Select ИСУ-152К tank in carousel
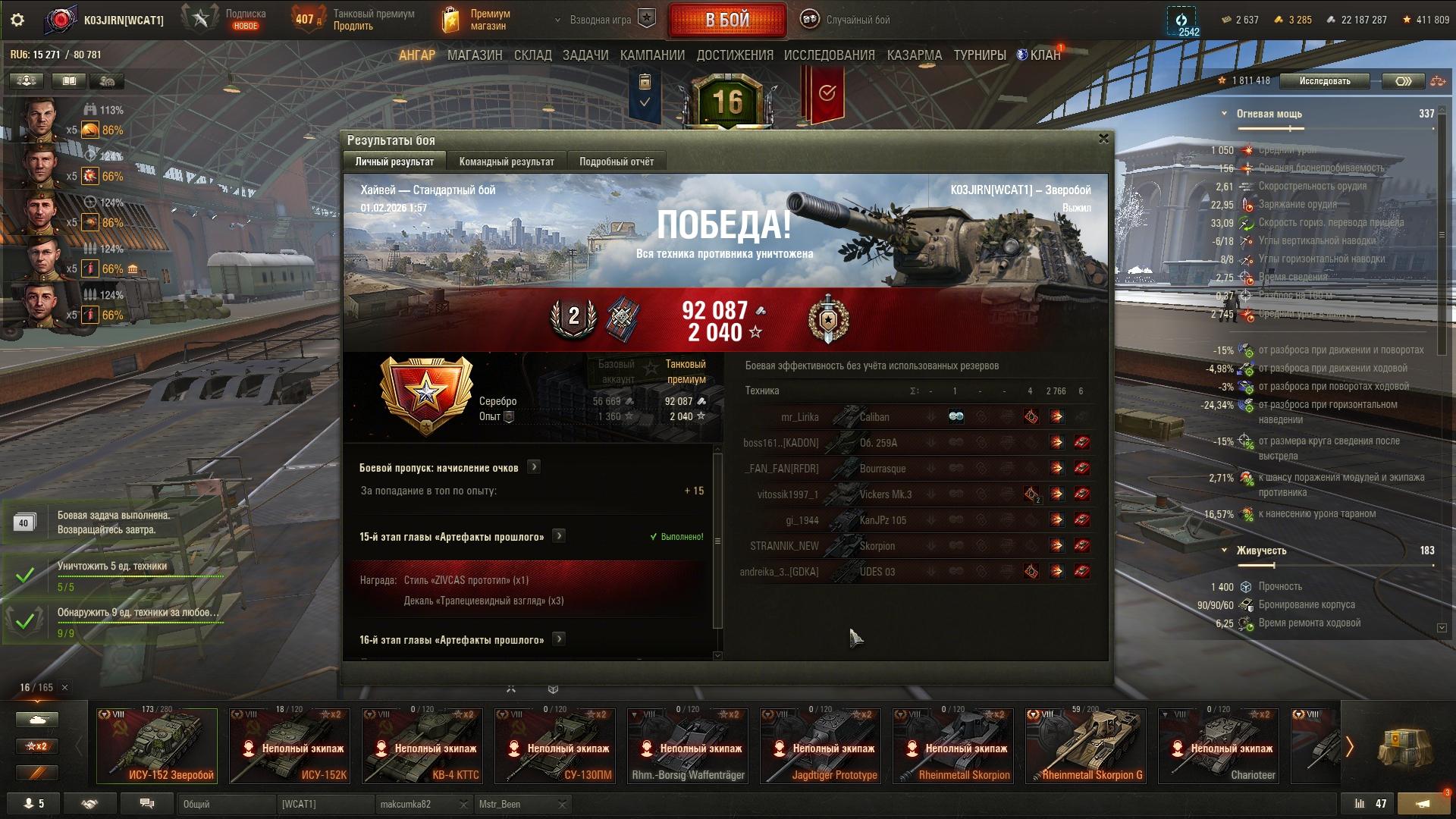 289,746
